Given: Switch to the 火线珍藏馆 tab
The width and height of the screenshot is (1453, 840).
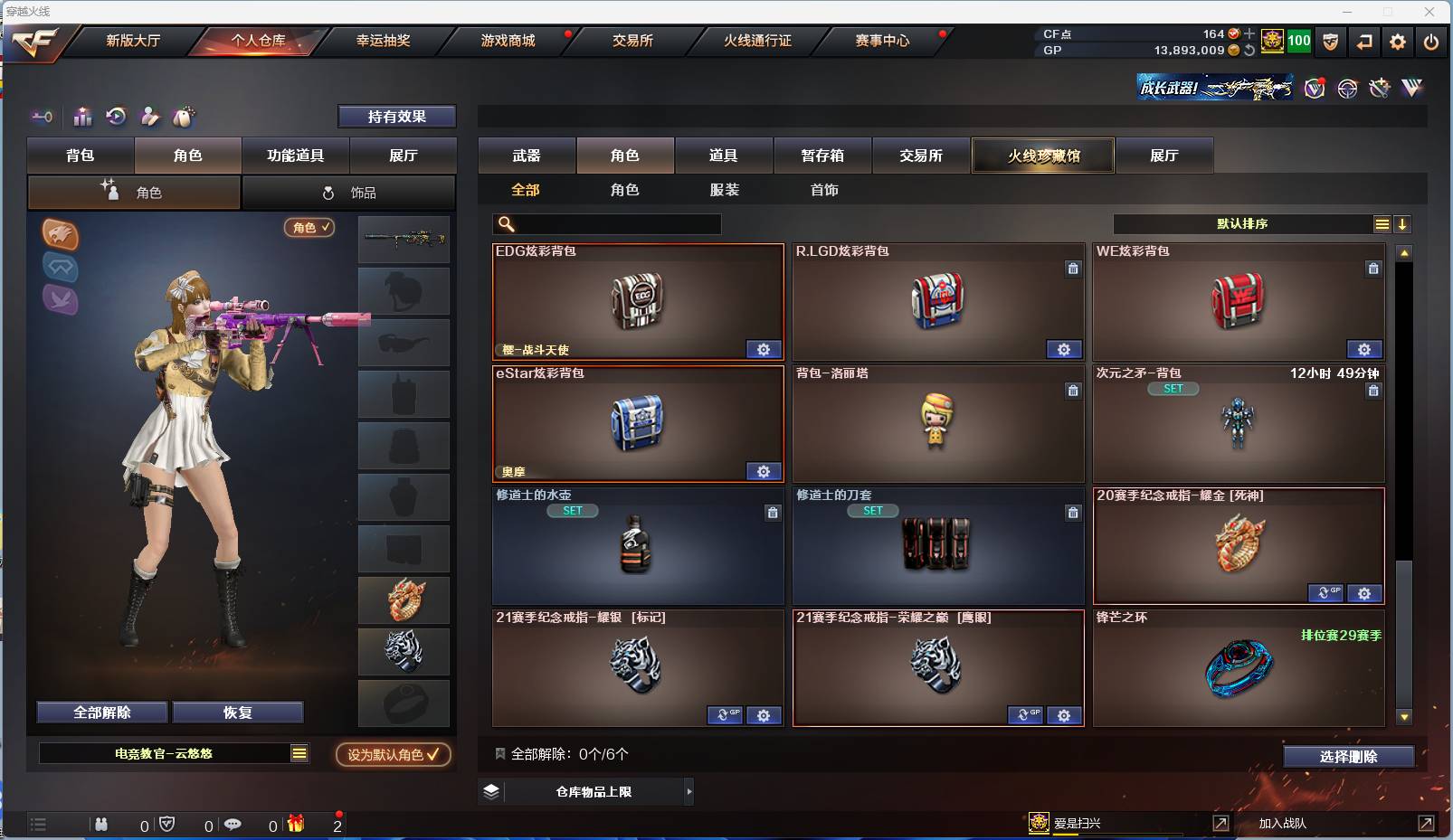Looking at the screenshot, I should coord(1043,155).
